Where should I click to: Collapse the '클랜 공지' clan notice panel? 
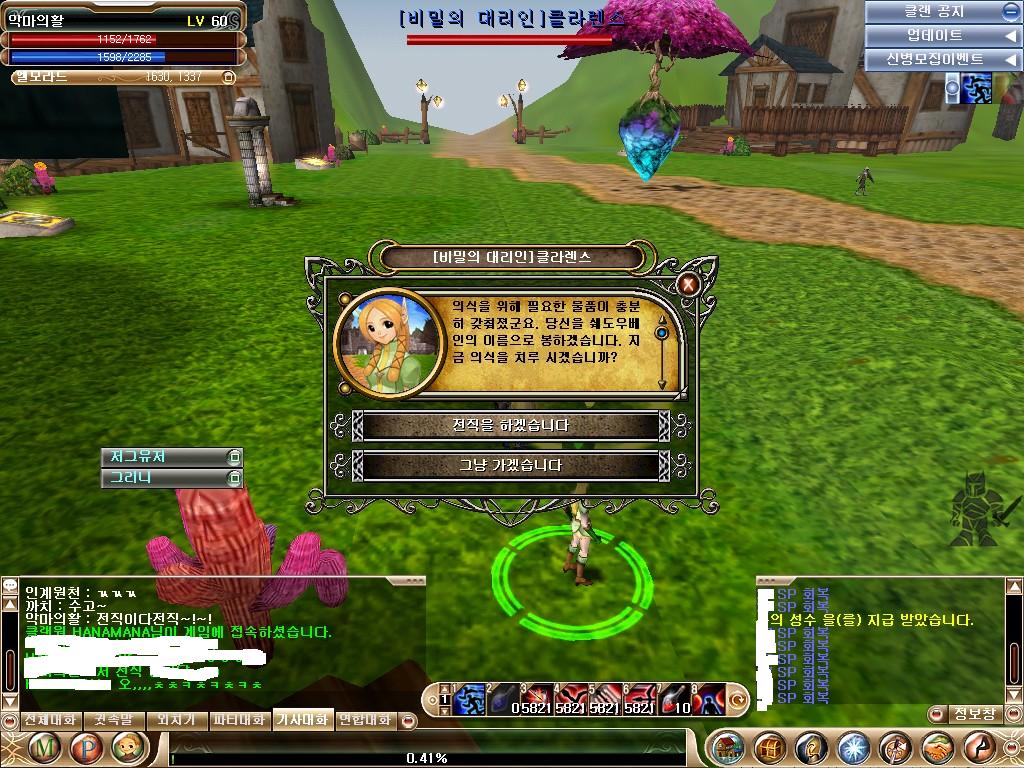(x=1010, y=12)
